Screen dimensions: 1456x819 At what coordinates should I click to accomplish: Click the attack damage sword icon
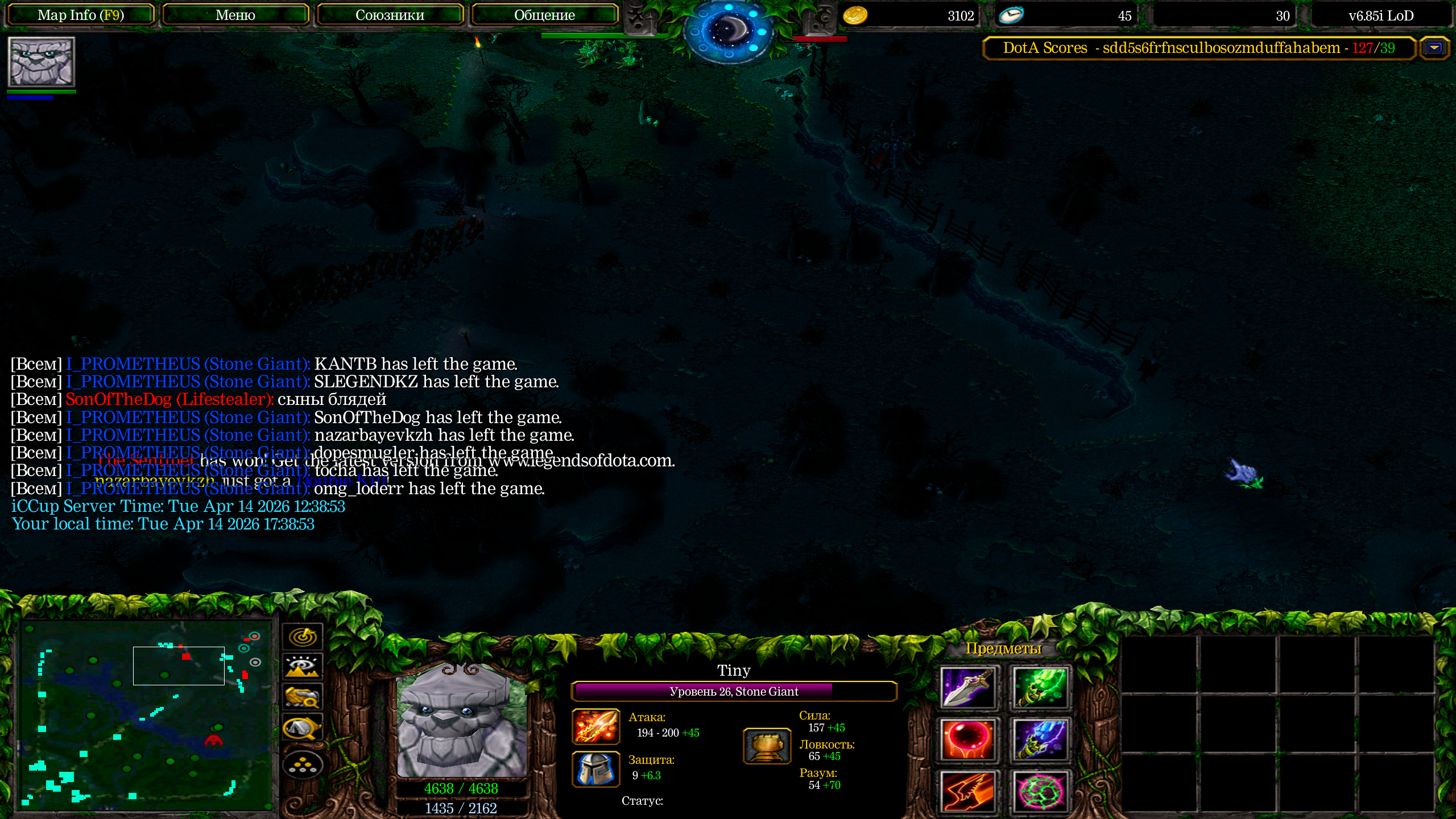tap(595, 726)
